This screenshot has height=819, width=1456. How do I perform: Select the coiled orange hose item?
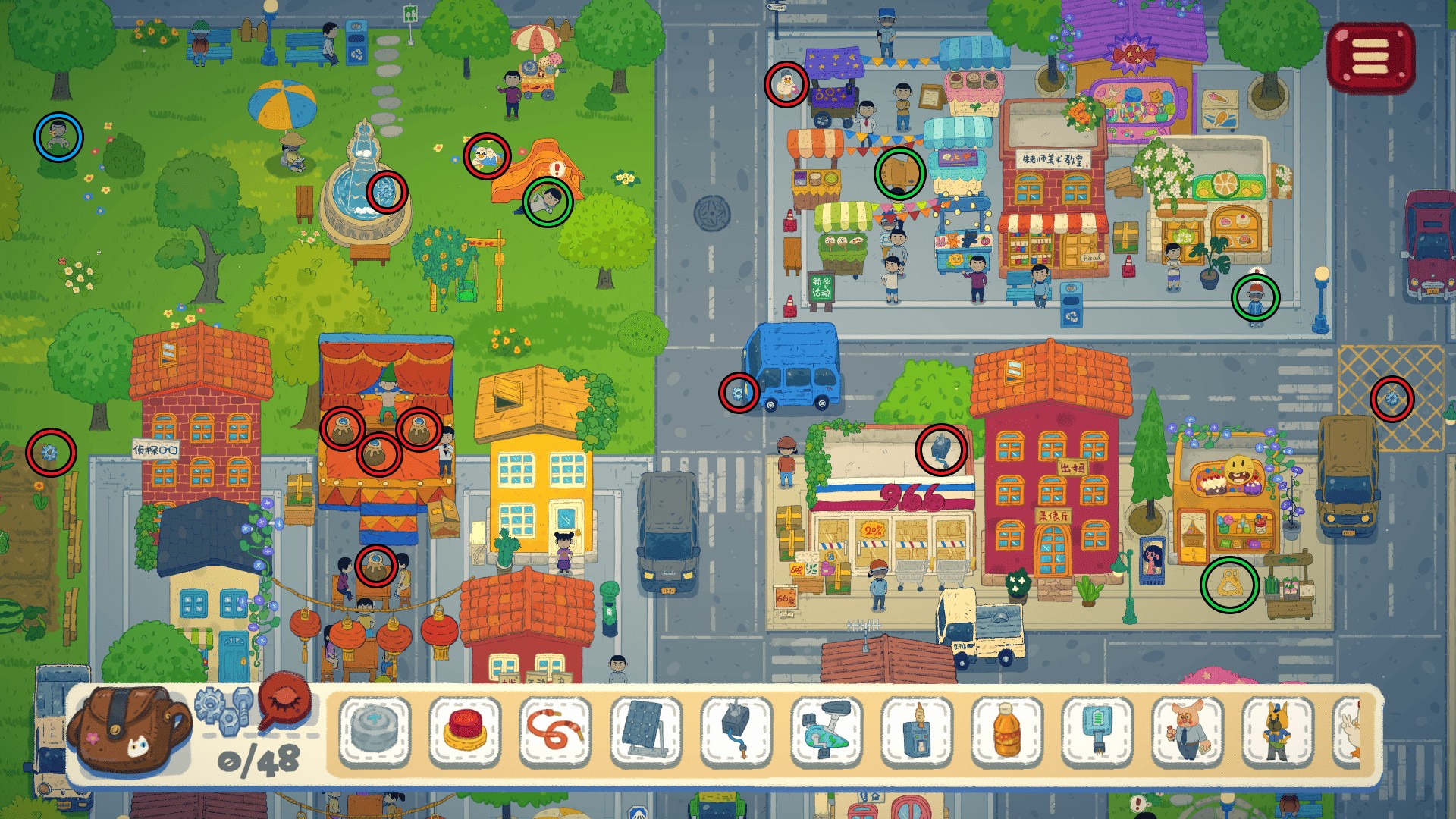click(555, 730)
